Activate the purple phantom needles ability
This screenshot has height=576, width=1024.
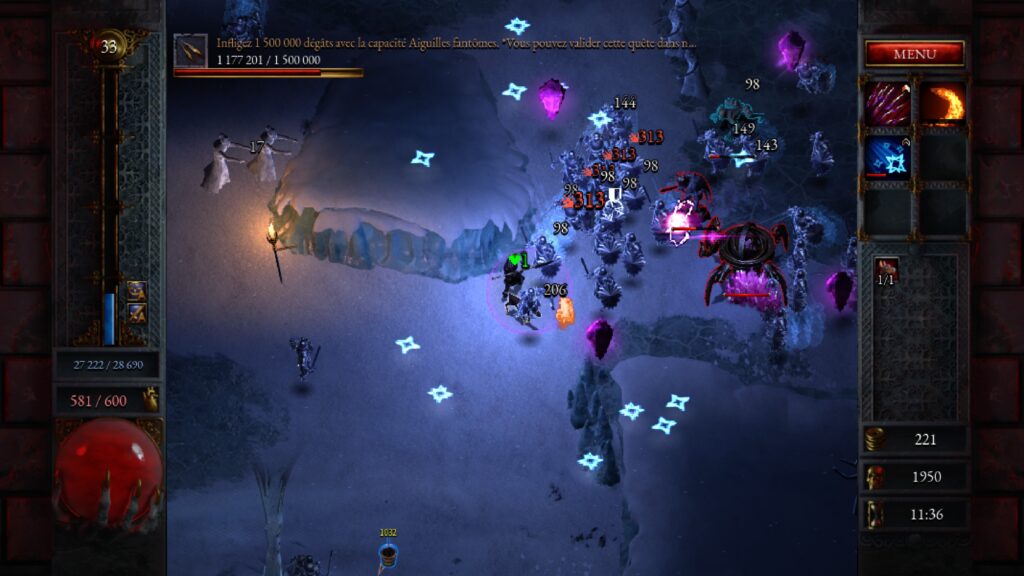click(x=888, y=104)
